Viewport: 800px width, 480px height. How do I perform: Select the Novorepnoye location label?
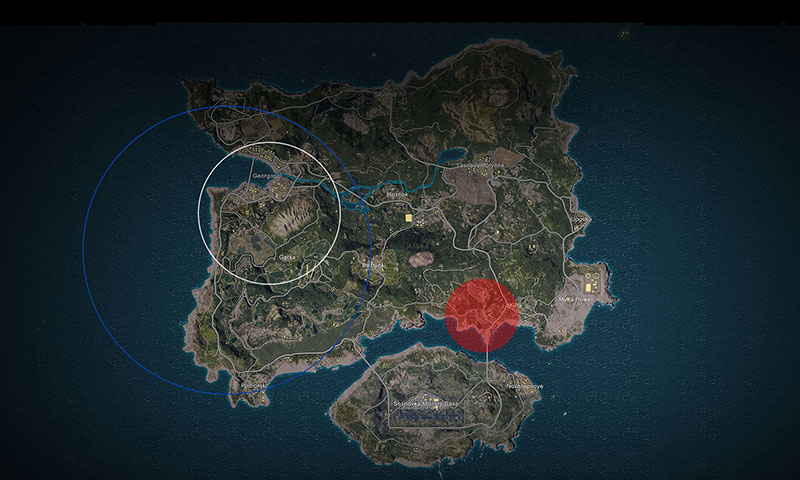pos(522,386)
